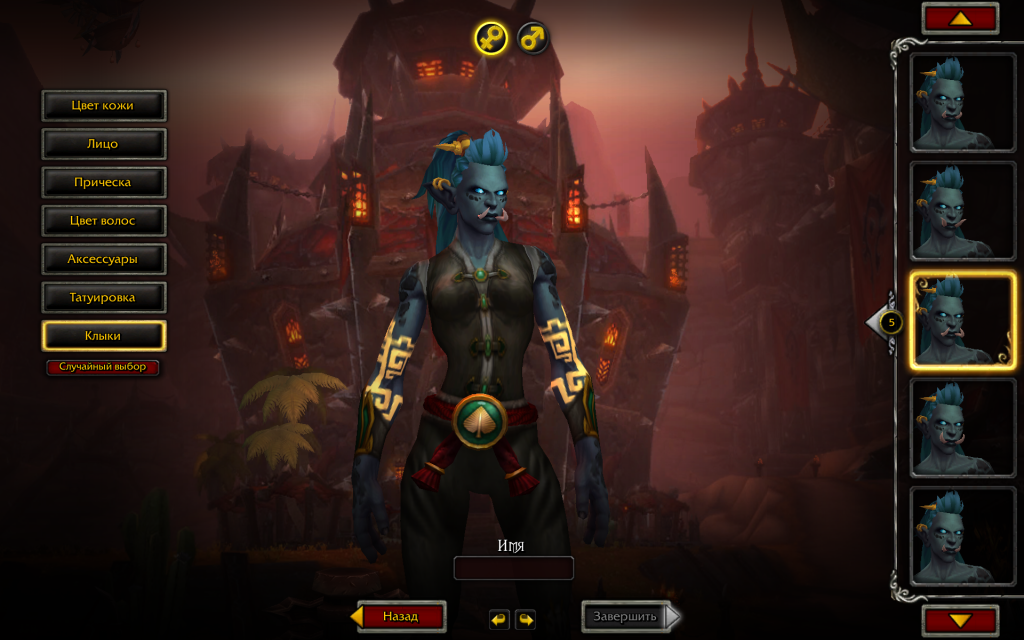
Task: Open the Цвет волос category
Action: [103, 220]
